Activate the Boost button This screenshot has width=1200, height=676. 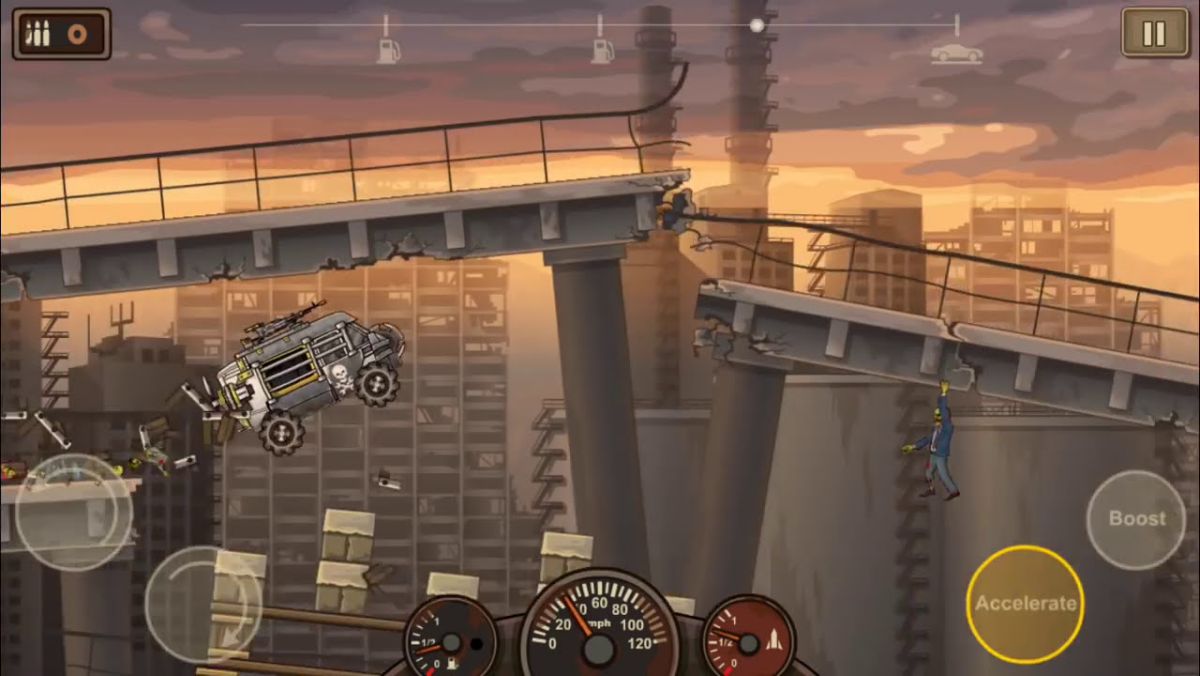click(1136, 519)
